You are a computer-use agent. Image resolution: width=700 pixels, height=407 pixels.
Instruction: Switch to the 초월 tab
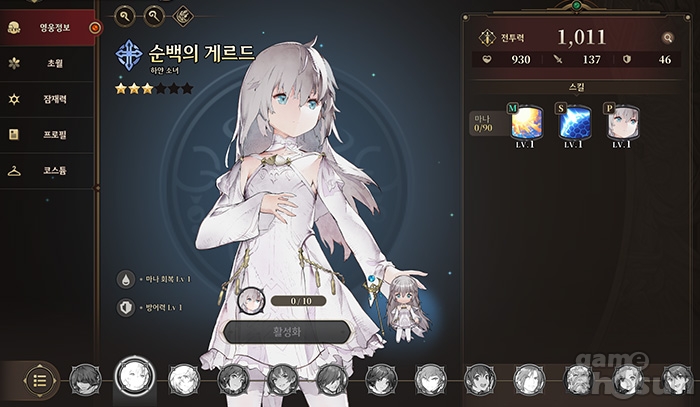(48, 63)
